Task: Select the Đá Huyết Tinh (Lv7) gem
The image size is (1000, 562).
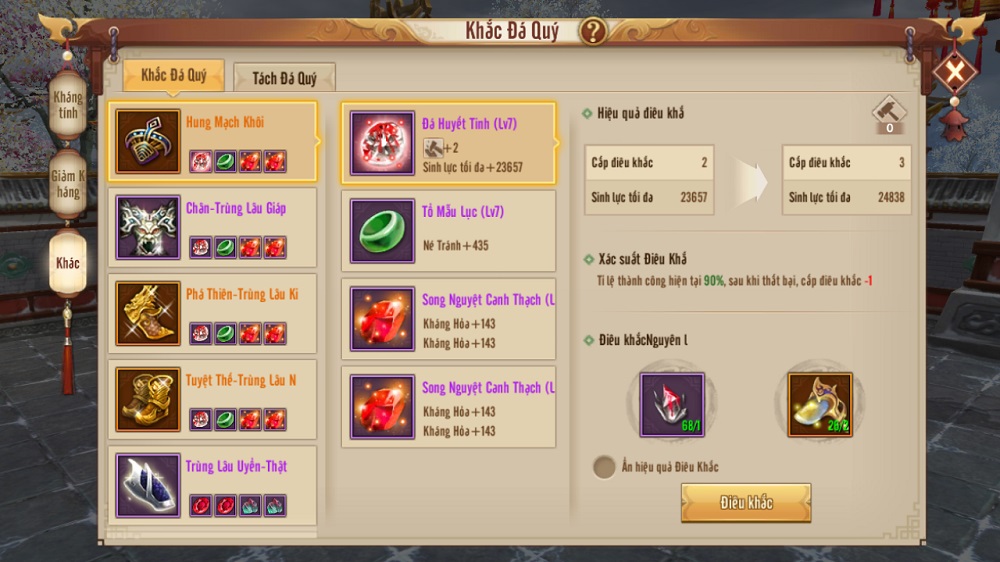Action: point(448,144)
